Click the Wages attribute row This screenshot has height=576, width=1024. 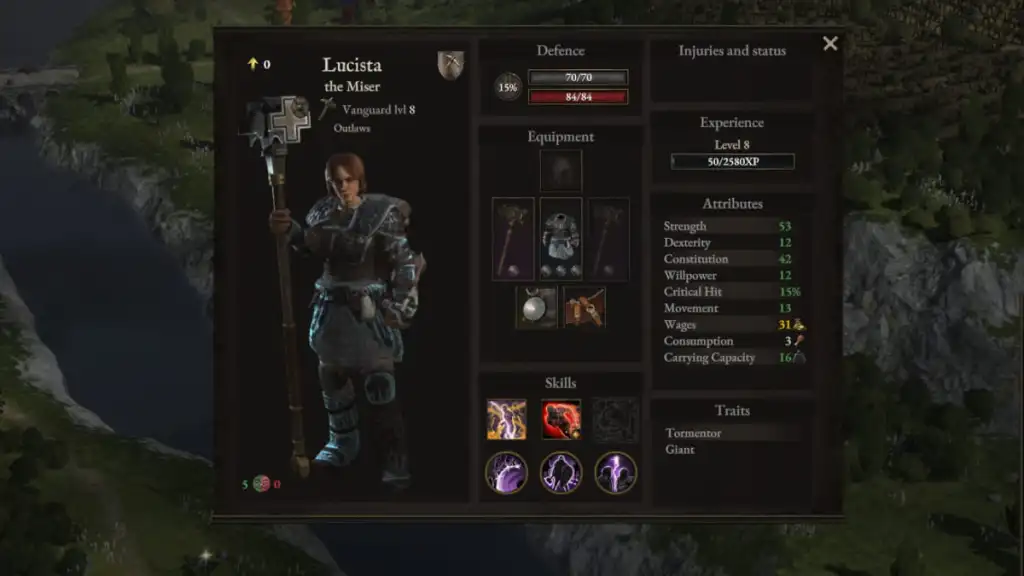click(x=732, y=324)
